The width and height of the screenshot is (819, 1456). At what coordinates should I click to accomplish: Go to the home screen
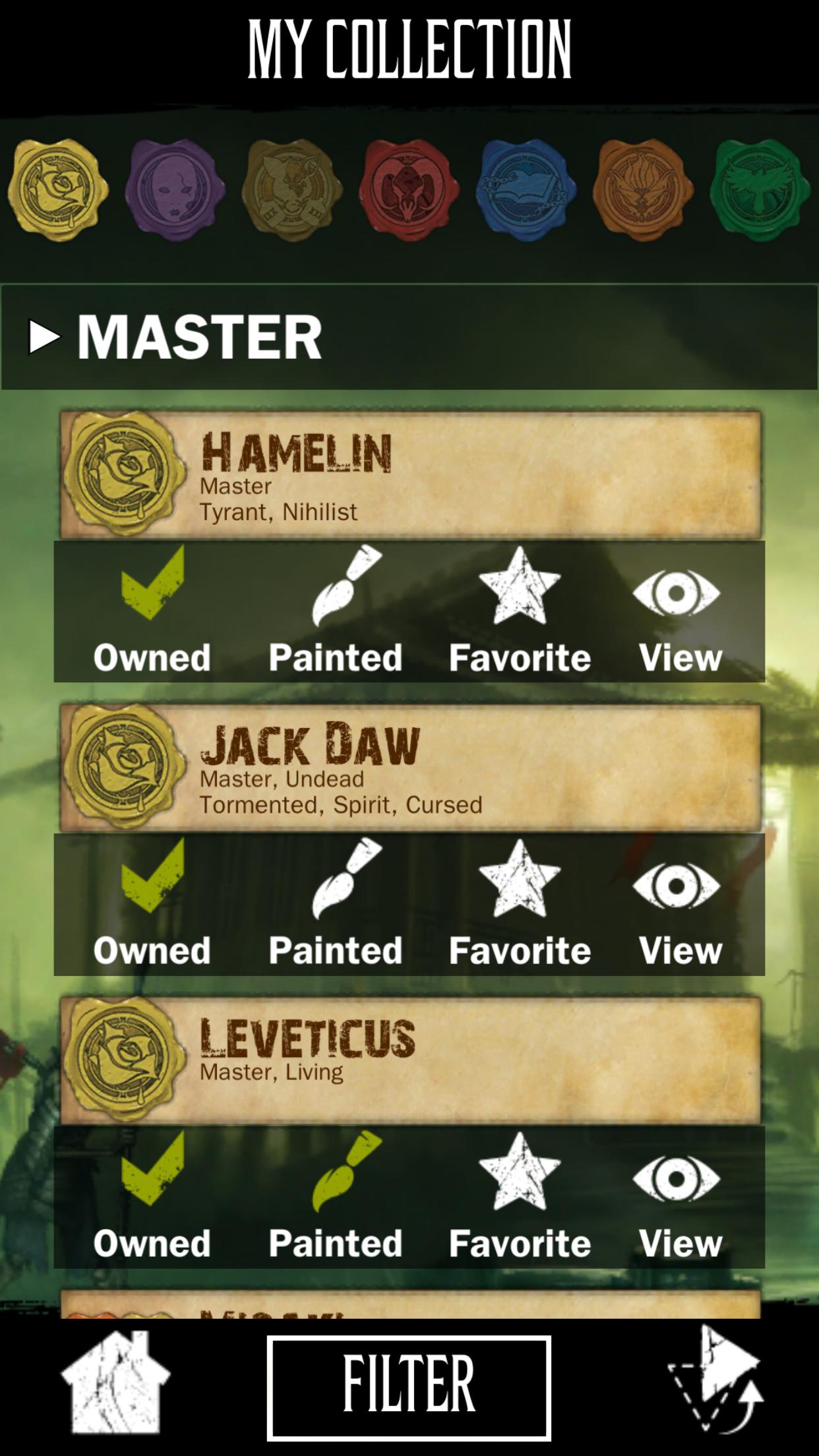pyautogui.click(x=115, y=1383)
